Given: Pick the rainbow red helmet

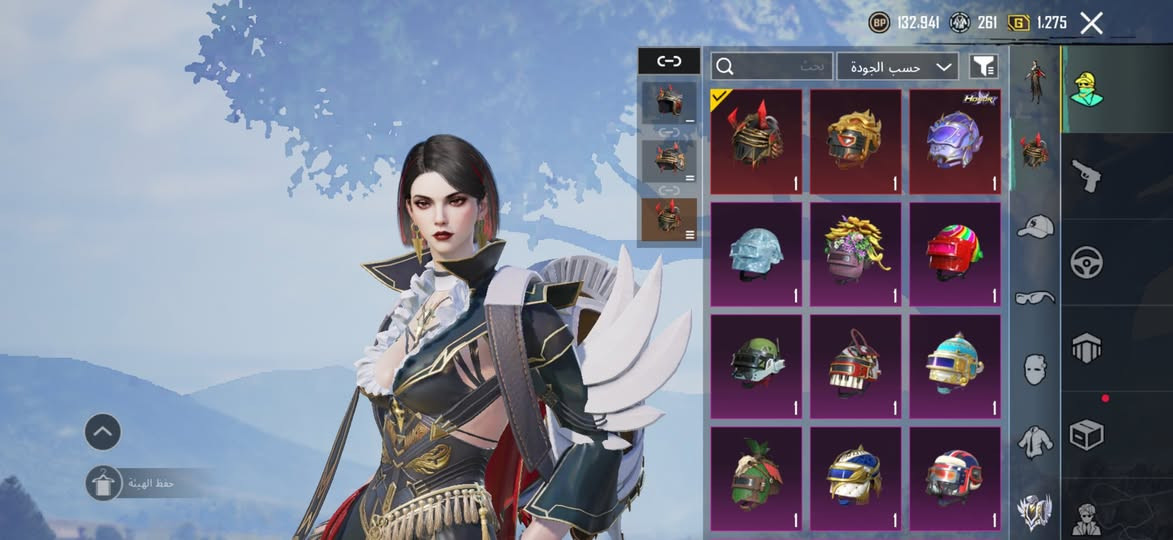Looking at the screenshot, I should (x=955, y=254).
